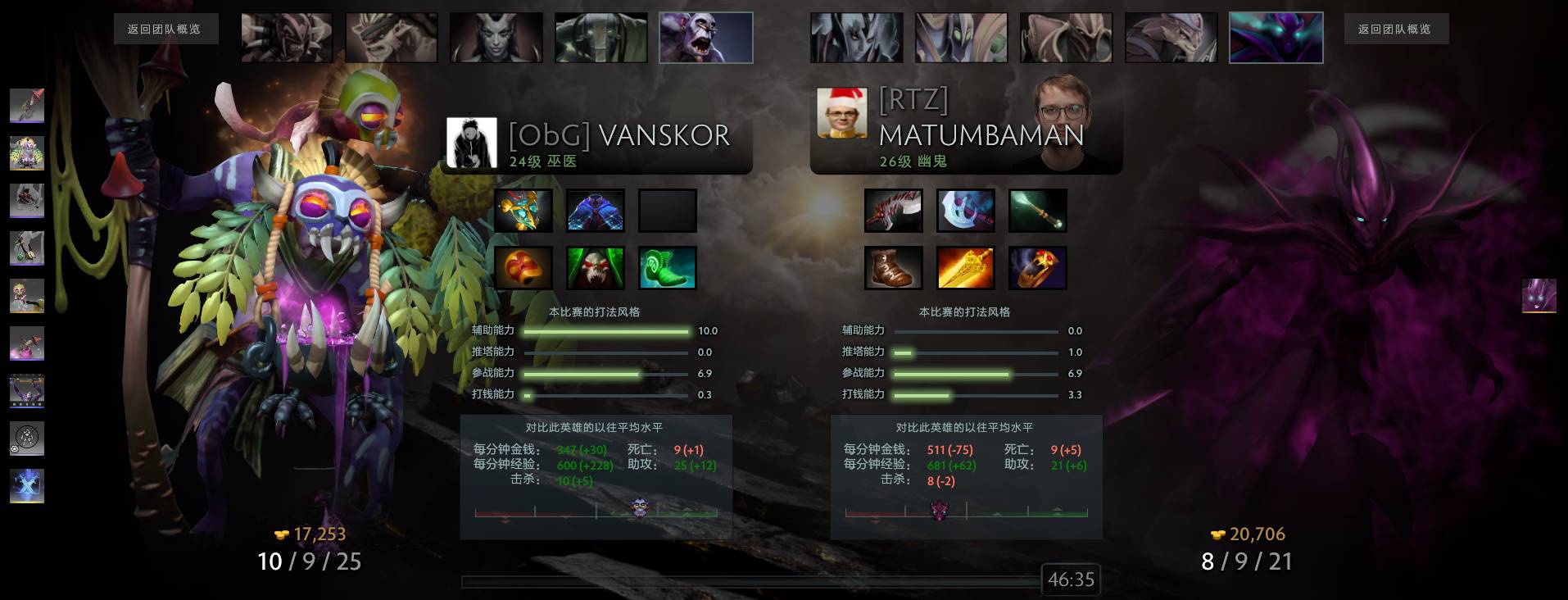Select Phase Boots in Spectre's item grid
1568x600 pixels.
894,268
